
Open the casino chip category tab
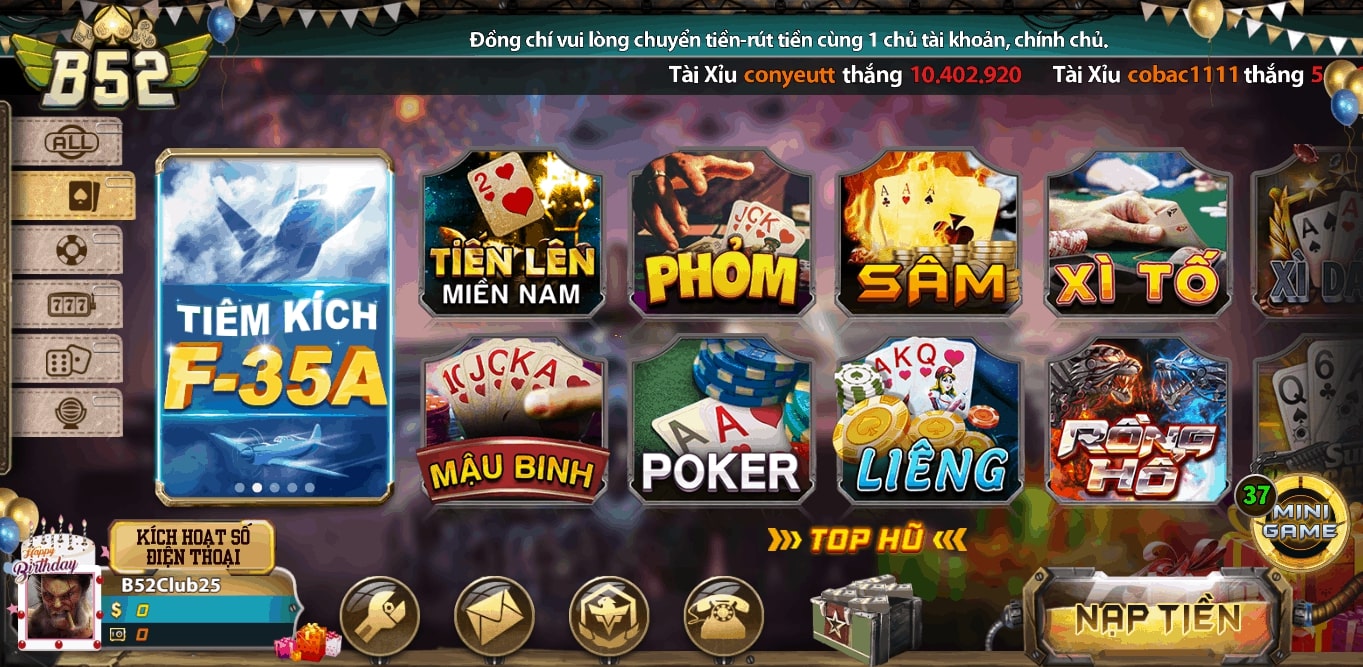click(x=70, y=250)
